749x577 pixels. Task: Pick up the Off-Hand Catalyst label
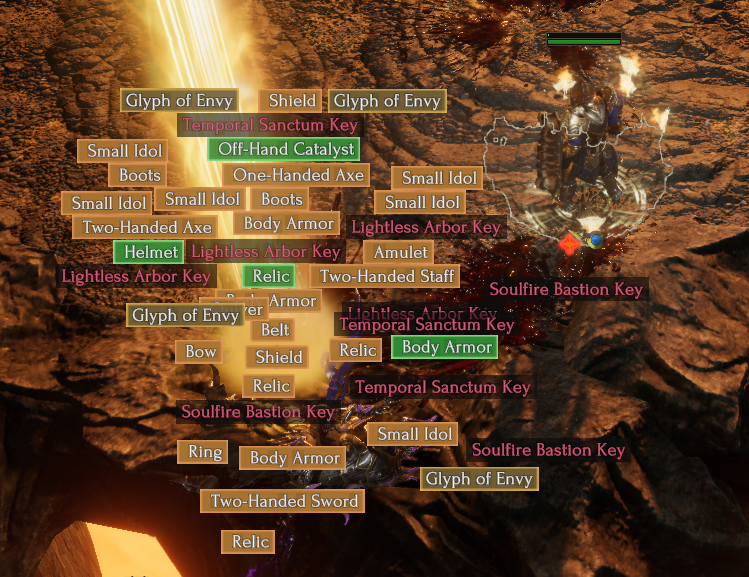[x=282, y=150]
